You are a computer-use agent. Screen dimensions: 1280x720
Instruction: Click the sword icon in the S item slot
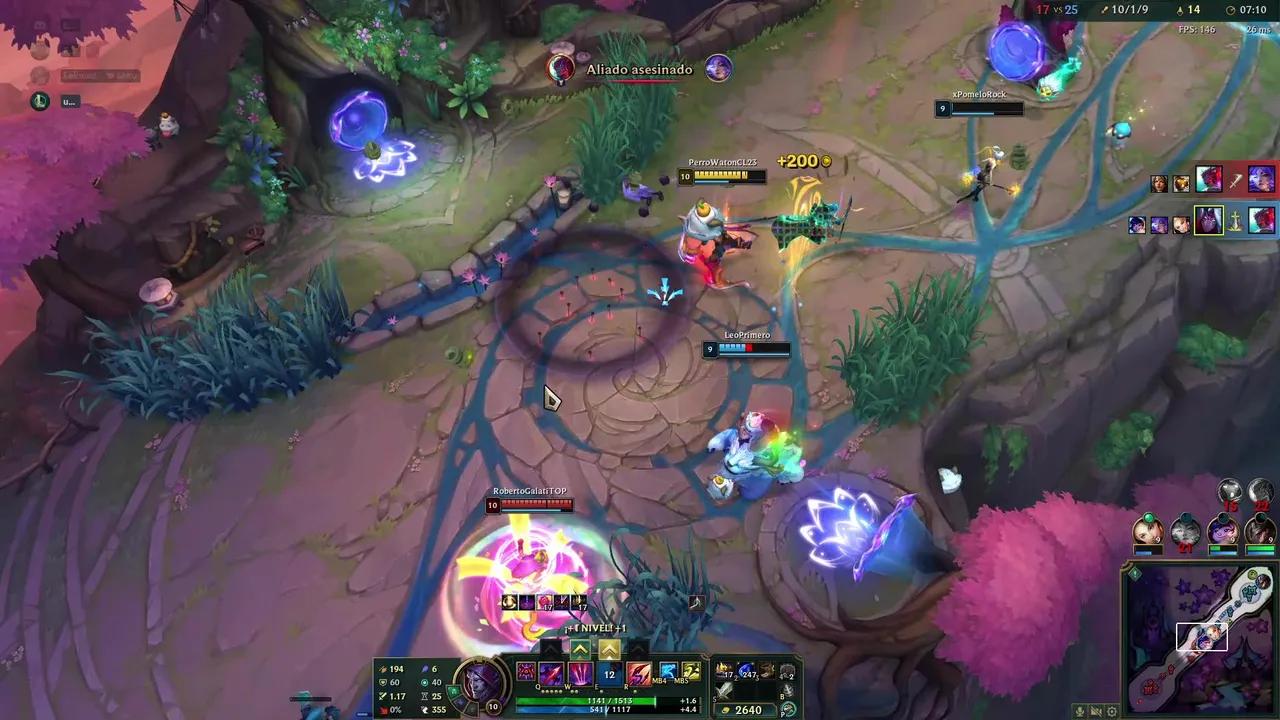point(722,689)
